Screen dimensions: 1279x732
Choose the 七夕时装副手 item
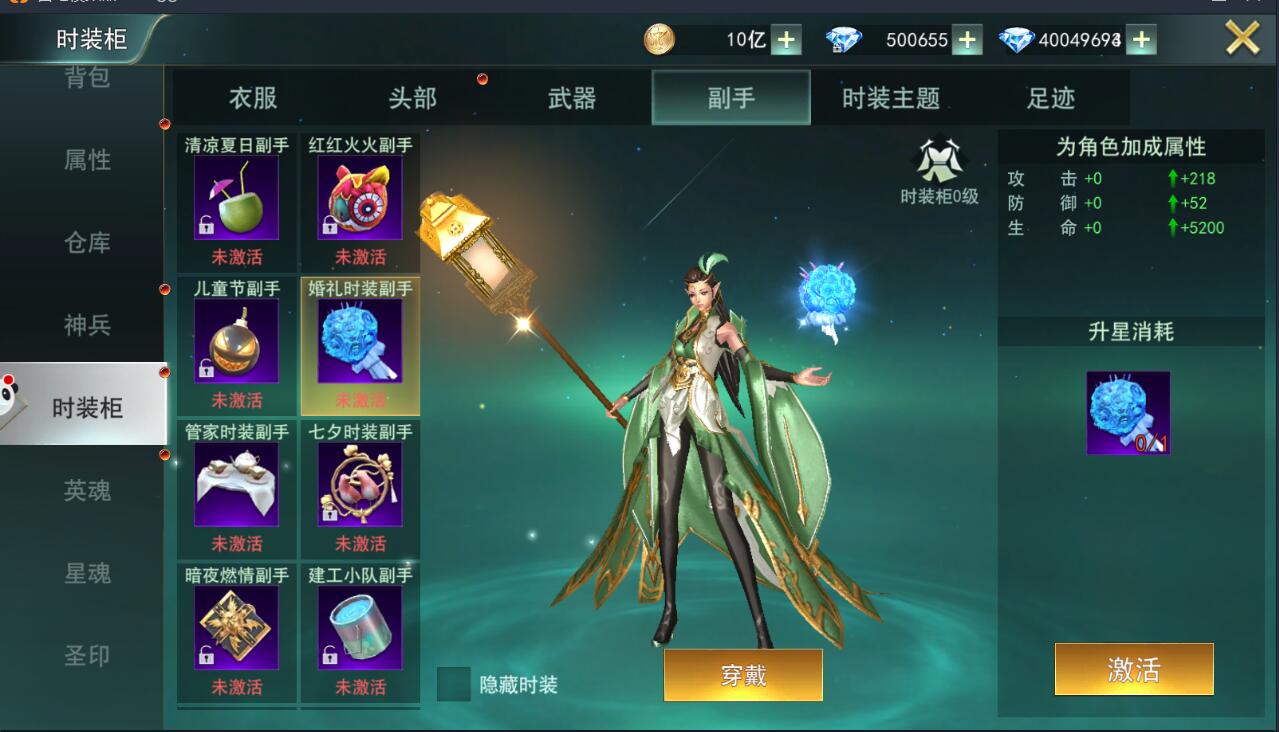pos(360,485)
